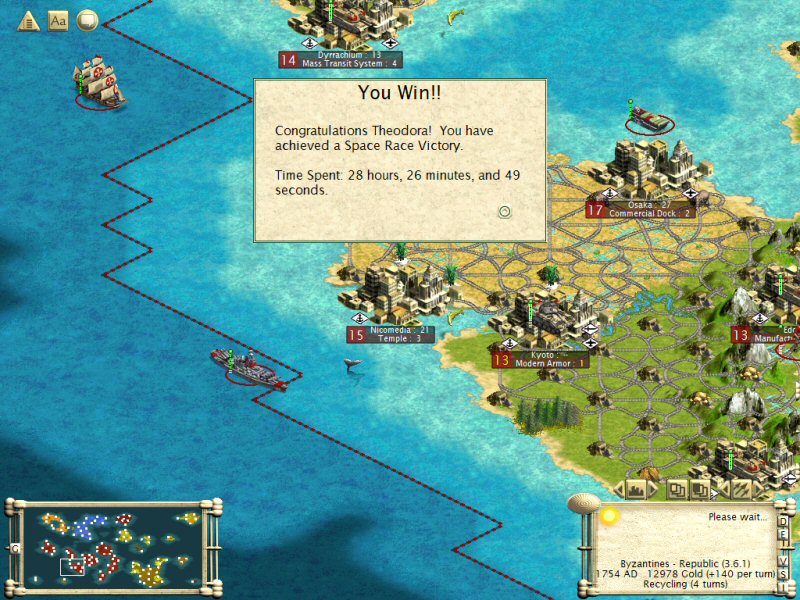The height and width of the screenshot is (600, 800).
Task: Open the advisors speech bubble button
Action: tap(88, 20)
